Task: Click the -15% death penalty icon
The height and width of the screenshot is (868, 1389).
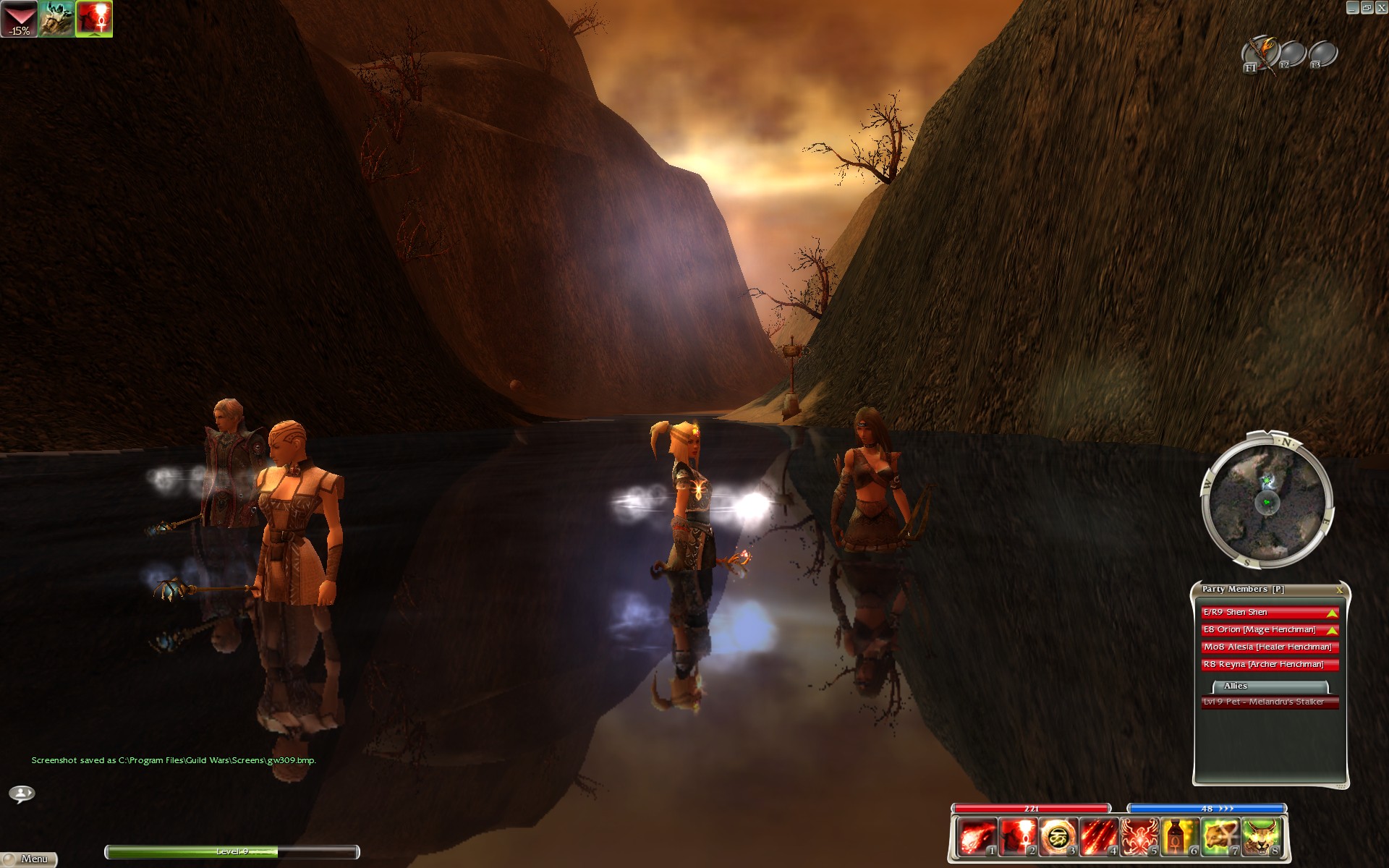Action: tap(19, 19)
